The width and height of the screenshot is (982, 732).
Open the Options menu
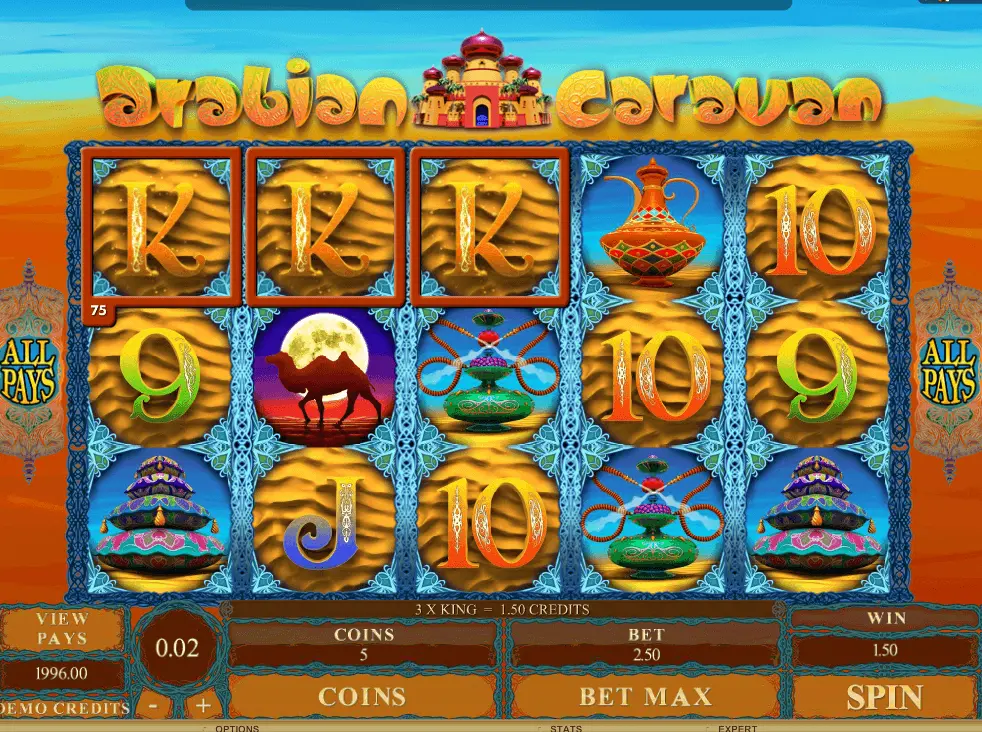pyautogui.click(x=237, y=728)
